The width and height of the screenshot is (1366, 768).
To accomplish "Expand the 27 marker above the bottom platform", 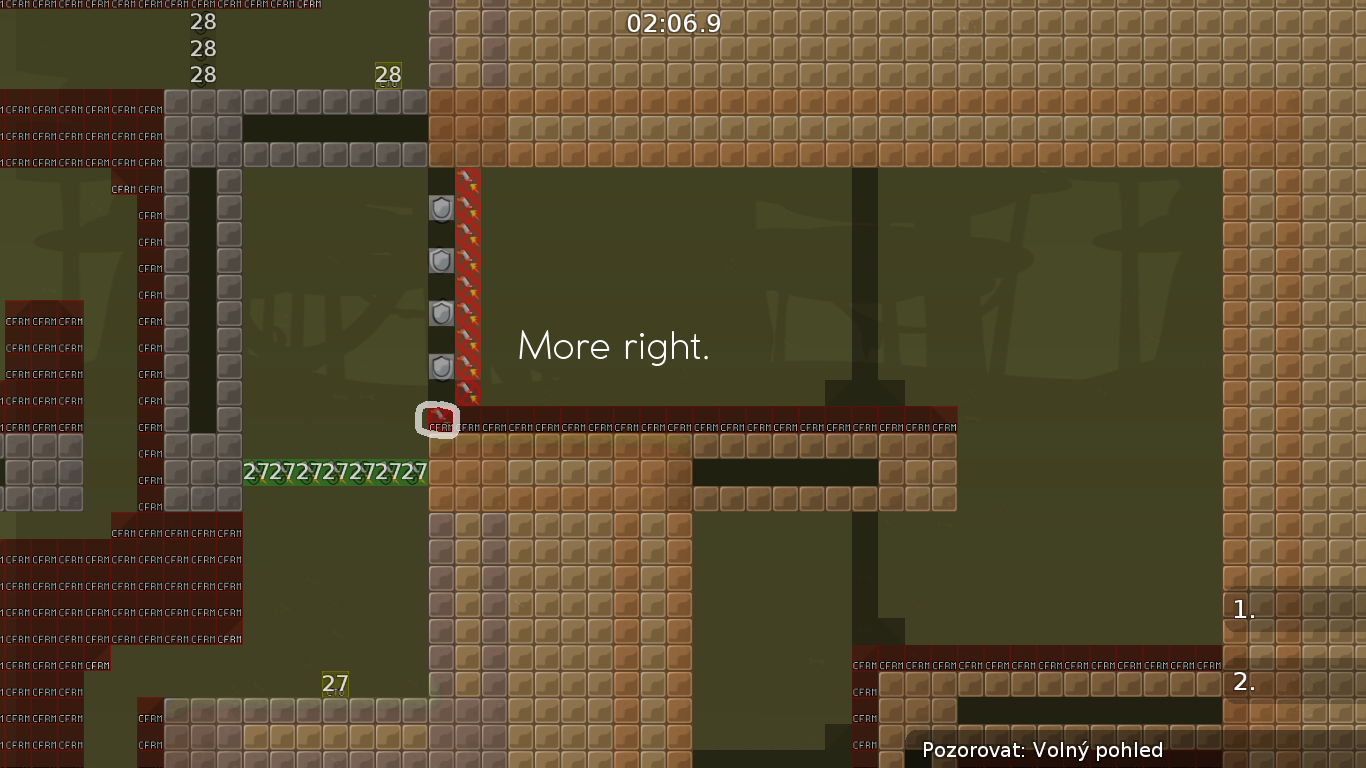I will [333, 684].
